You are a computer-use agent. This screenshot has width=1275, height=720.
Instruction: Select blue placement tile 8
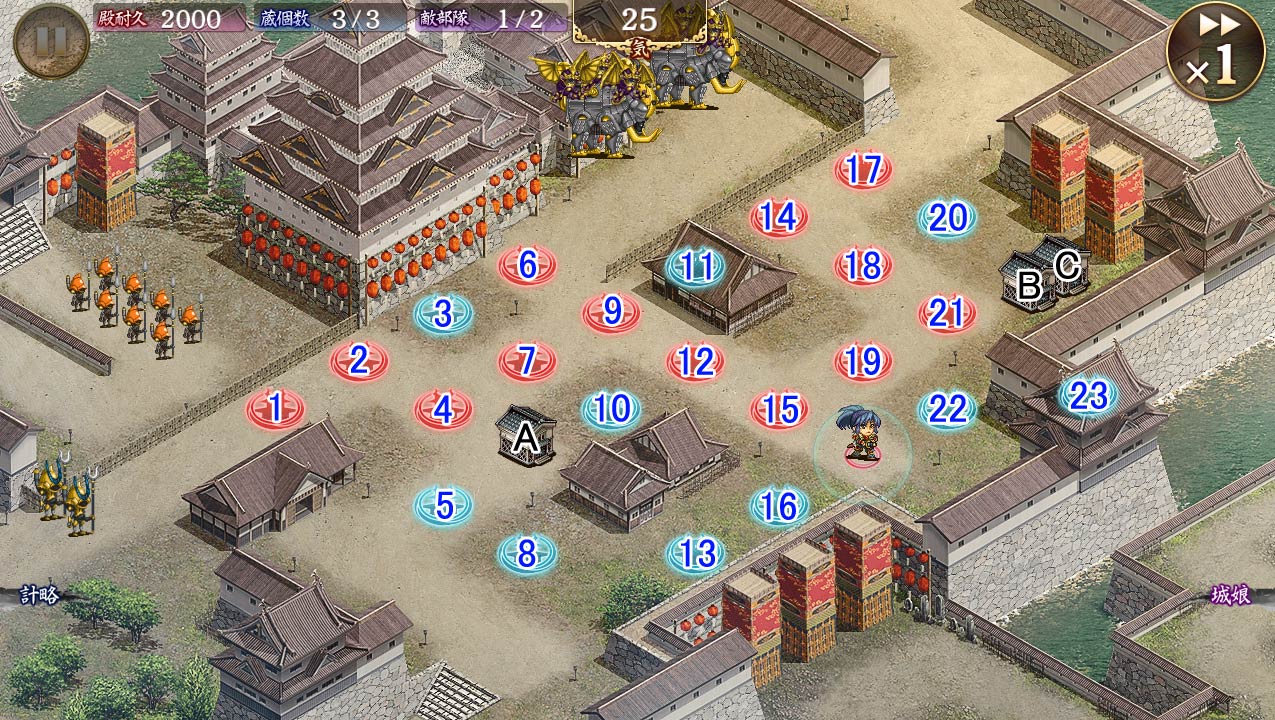click(528, 553)
